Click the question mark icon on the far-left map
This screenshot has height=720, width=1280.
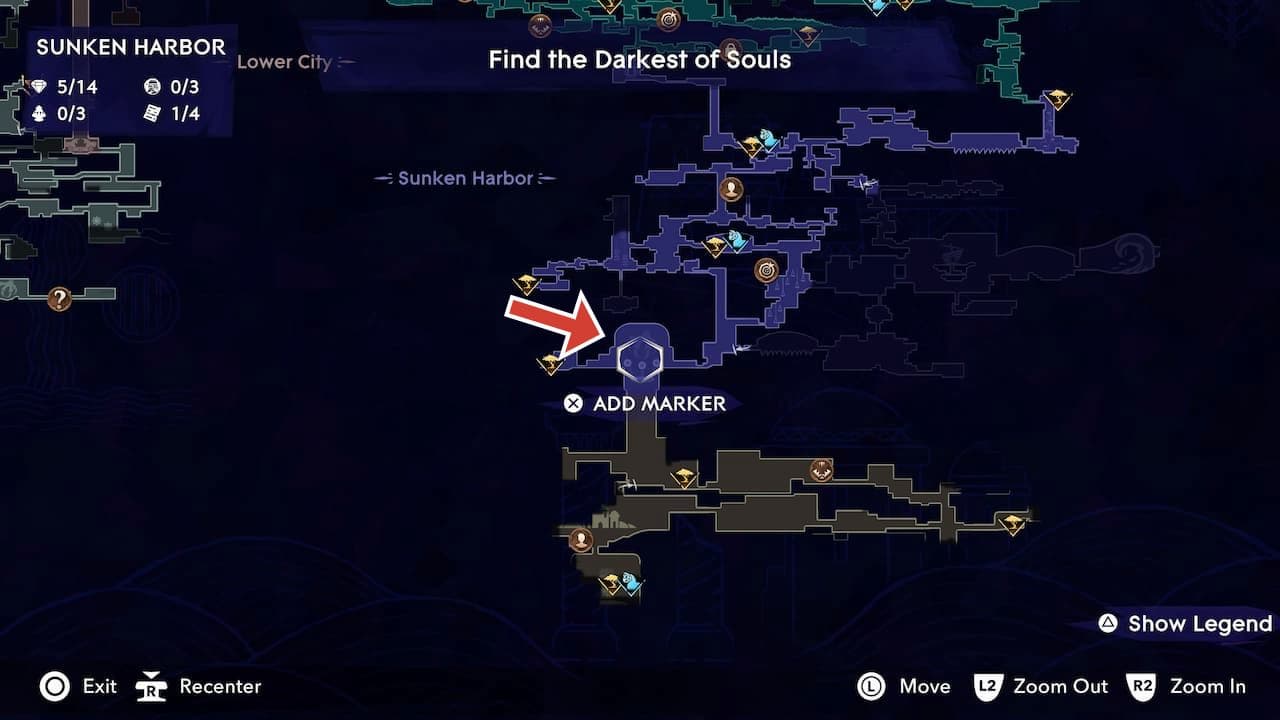pyautogui.click(x=58, y=299)
